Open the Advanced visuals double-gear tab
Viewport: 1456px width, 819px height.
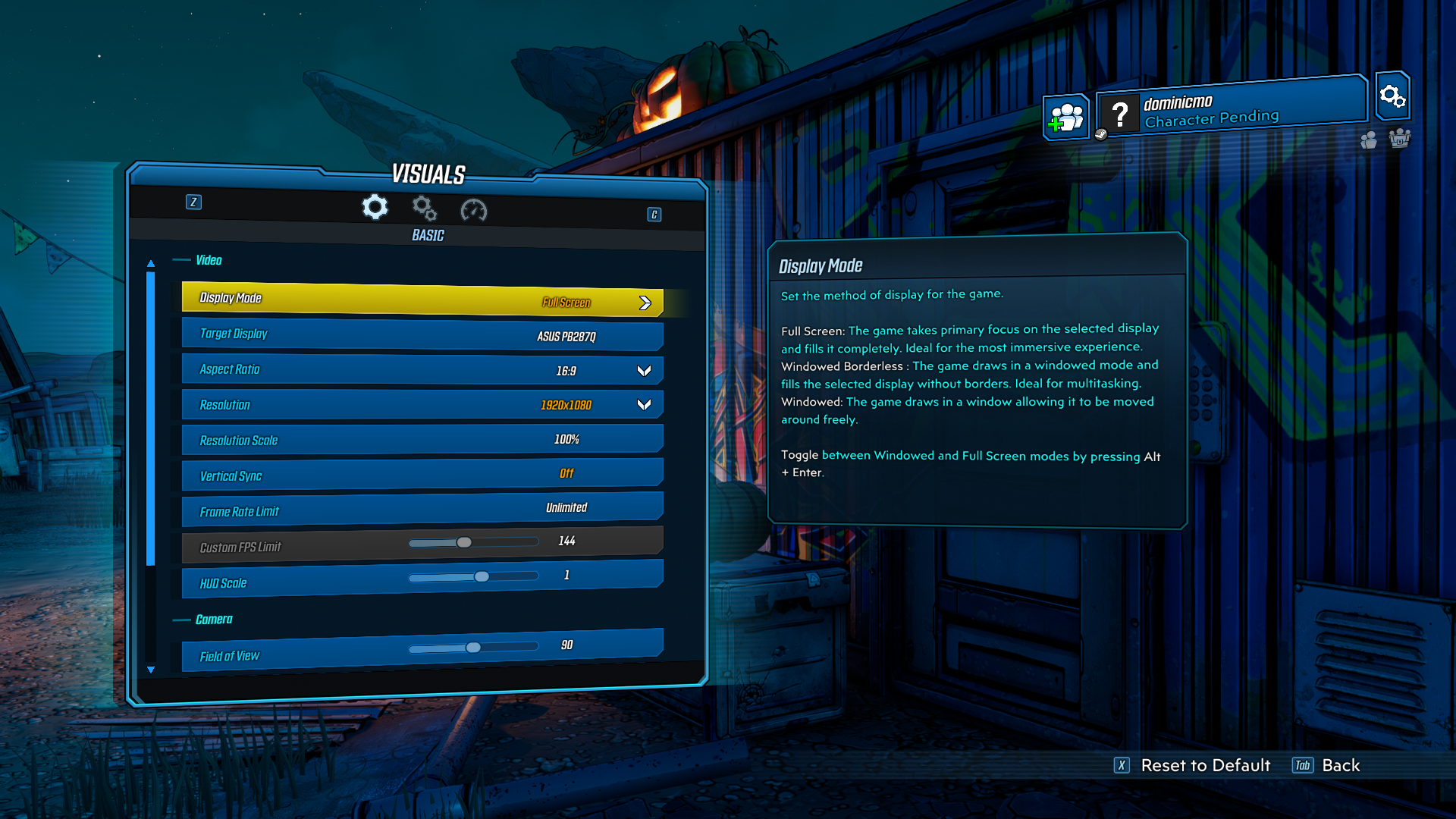click(424, 208)
